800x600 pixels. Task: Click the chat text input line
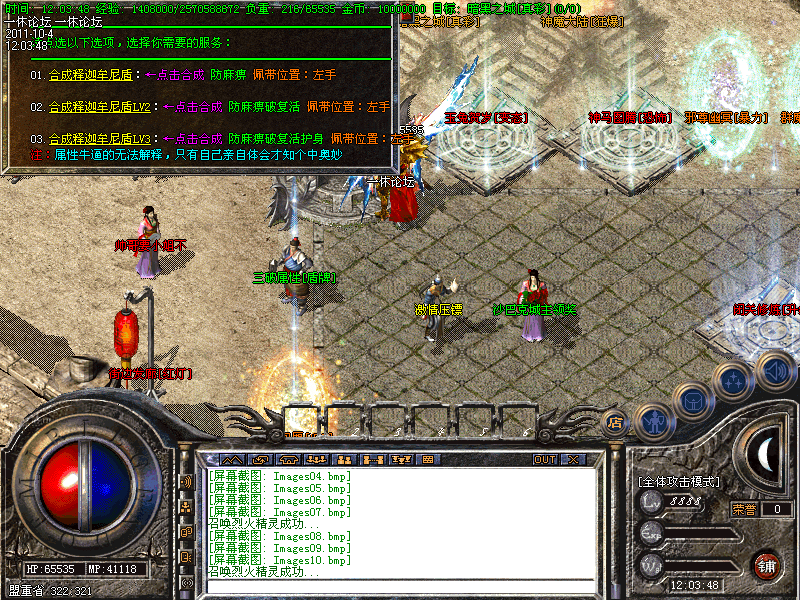(x=400, y=587)
